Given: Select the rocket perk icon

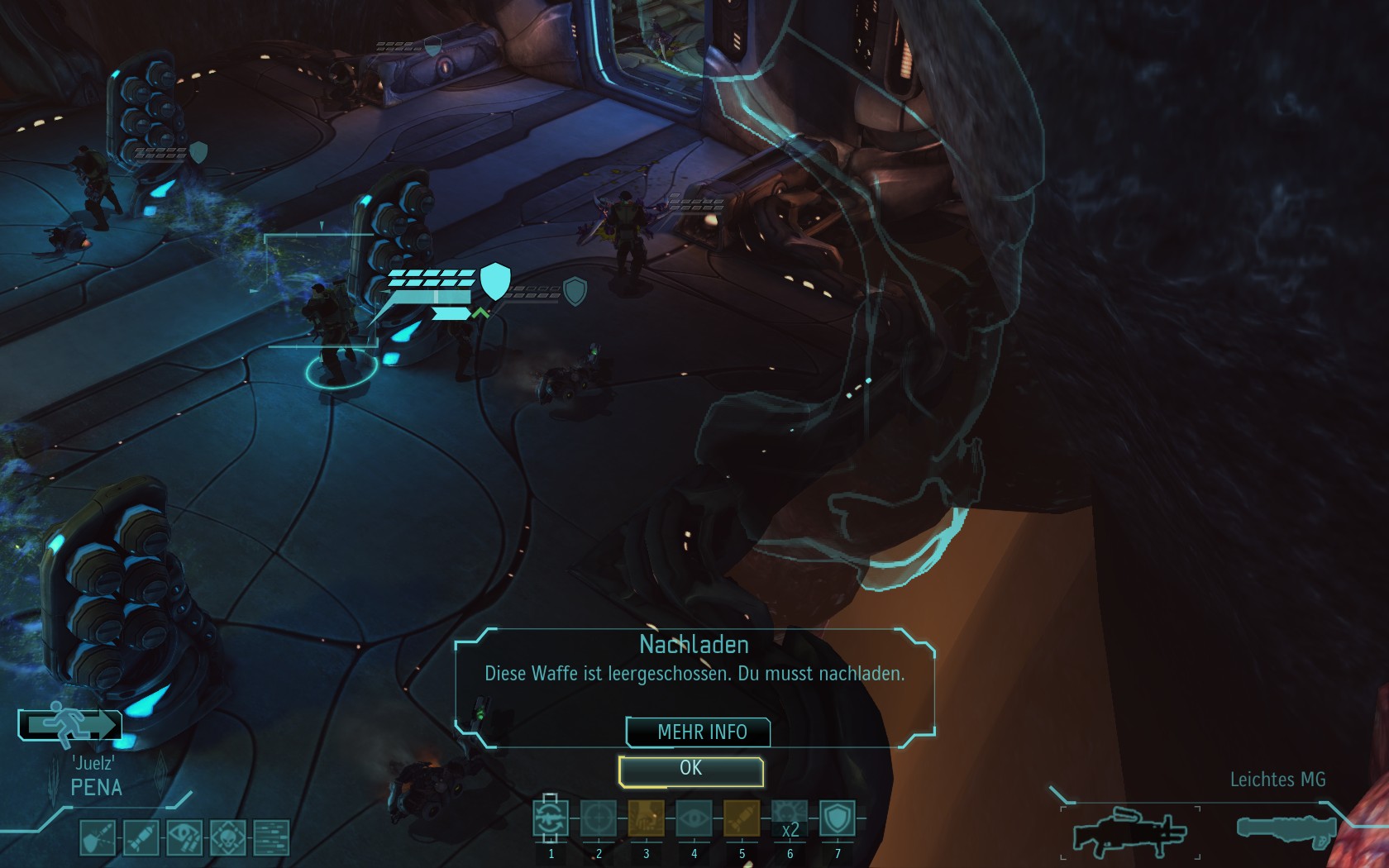Looking at the screenshot, I should [x=141, y=837].
